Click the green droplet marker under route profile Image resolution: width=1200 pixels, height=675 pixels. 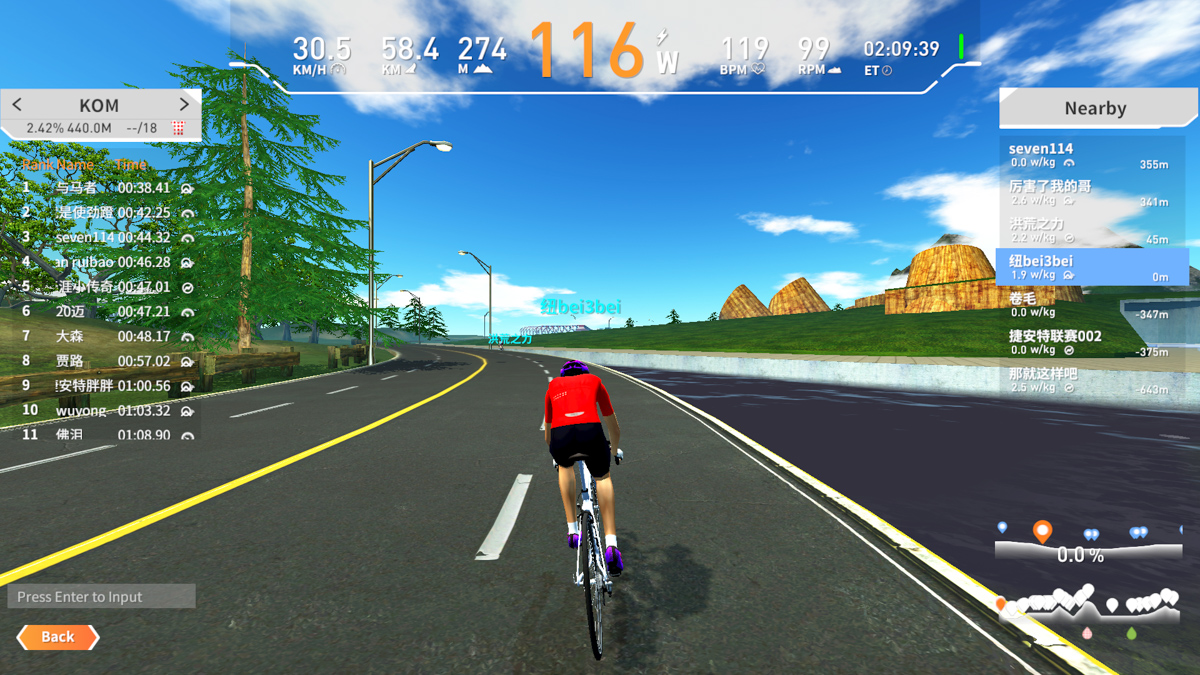[1131, 633]
